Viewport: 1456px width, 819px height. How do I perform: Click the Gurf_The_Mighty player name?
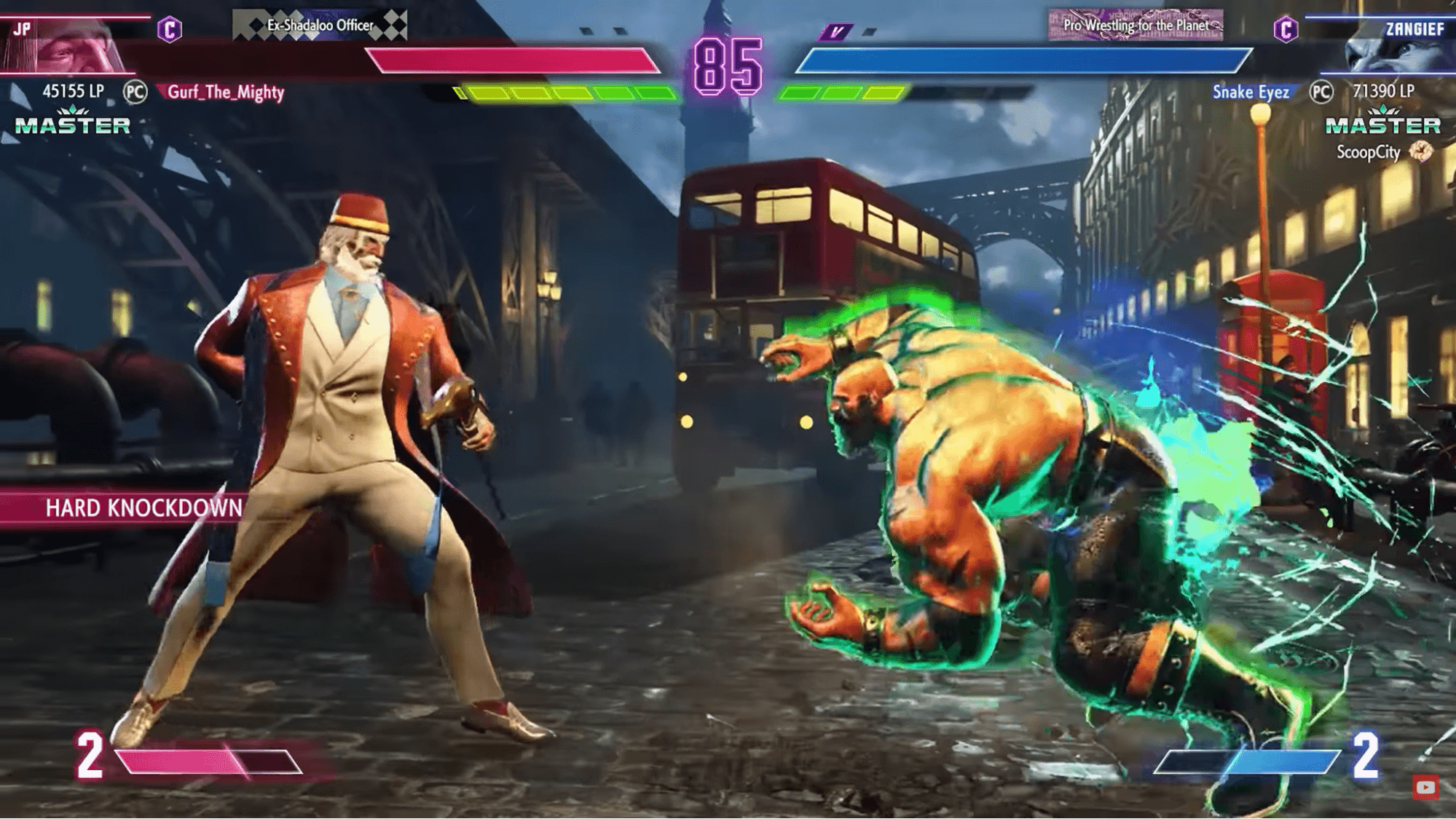coord(226,92)
